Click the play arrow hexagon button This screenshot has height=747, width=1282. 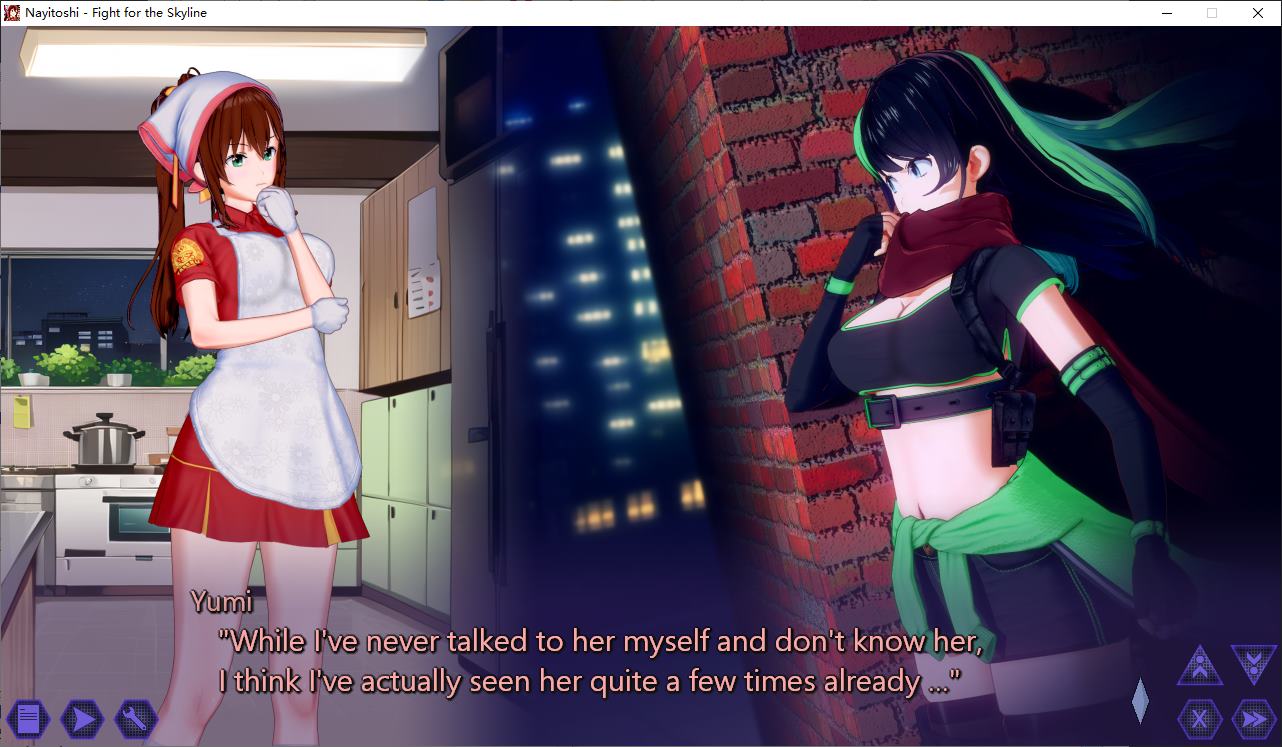click(x=82, y=717)
